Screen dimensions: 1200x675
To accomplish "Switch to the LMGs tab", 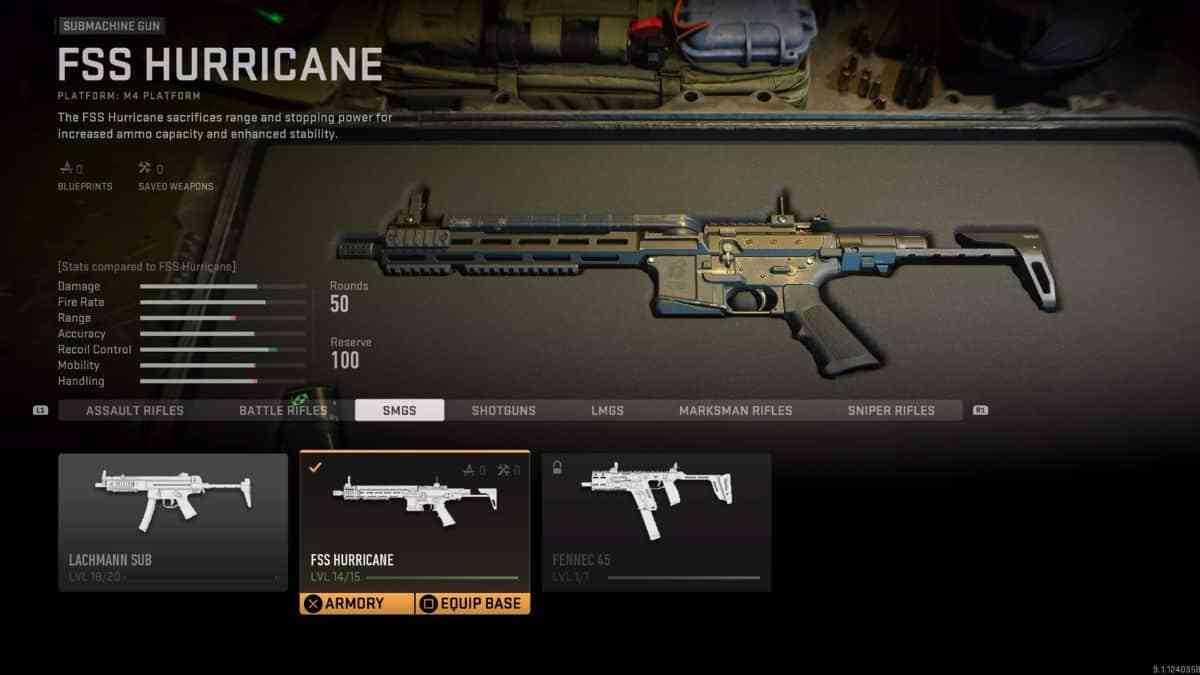I will click(x=606, y=411).
